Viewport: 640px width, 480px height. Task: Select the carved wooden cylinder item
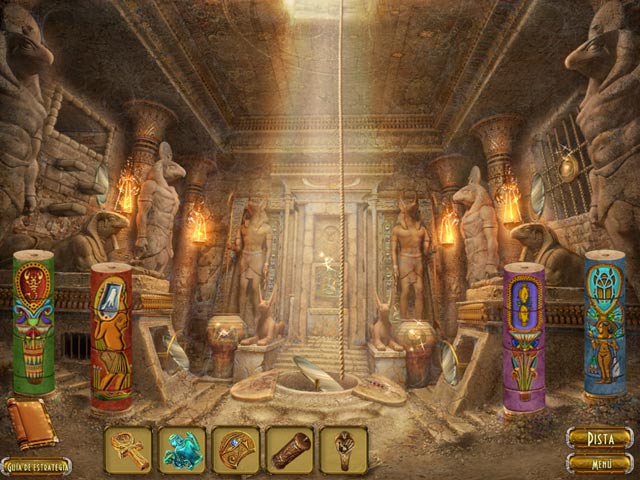tap(290, 450)
